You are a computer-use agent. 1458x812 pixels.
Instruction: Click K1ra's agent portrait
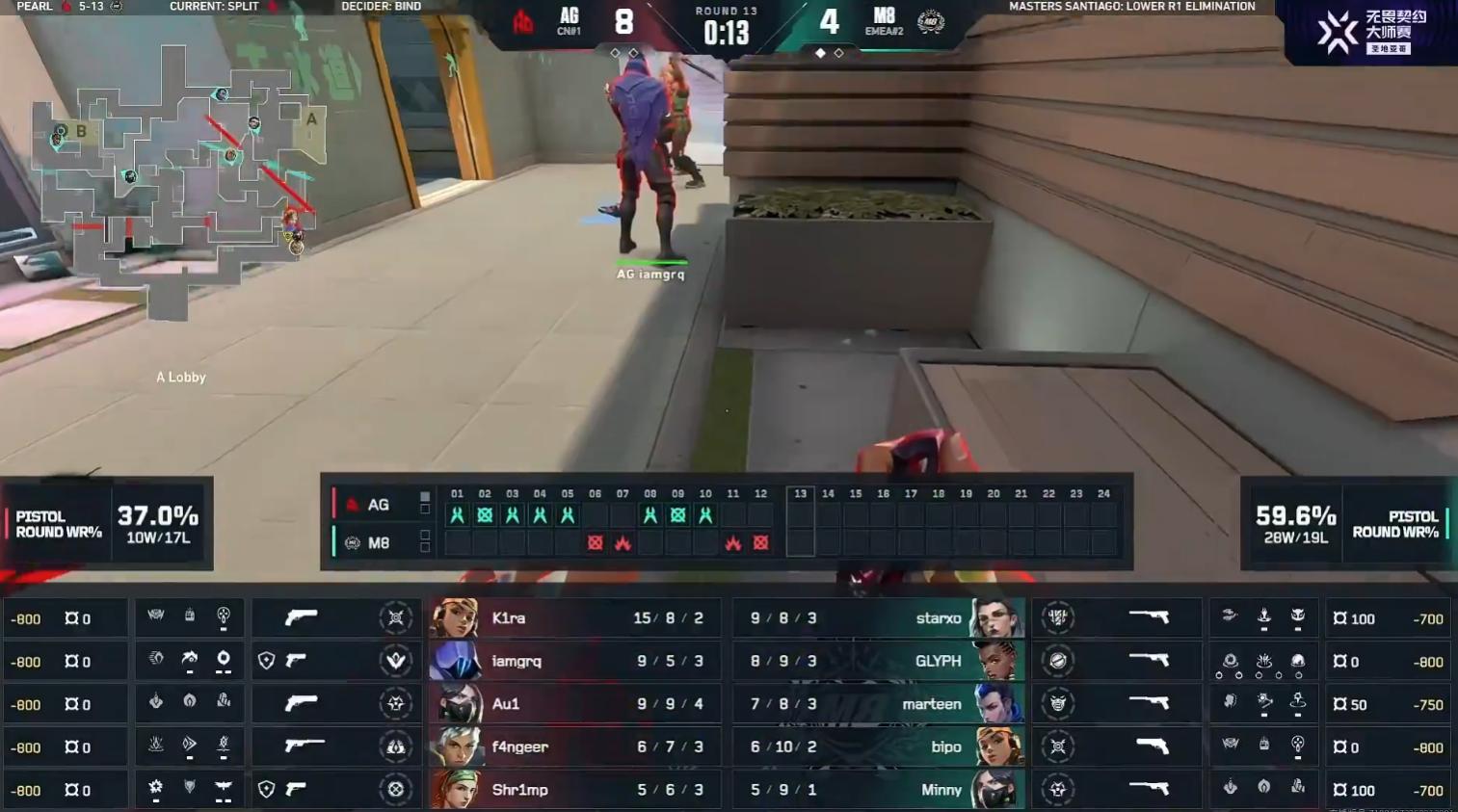pyautogui.click(x=454, y=618)
